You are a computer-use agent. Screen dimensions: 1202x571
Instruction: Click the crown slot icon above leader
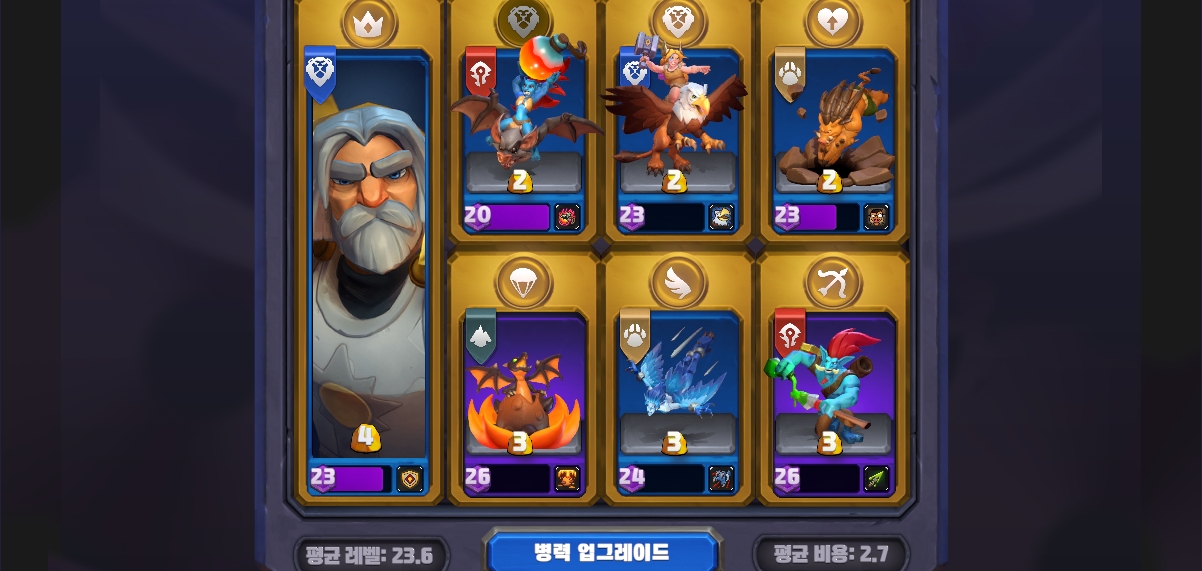pos(369,22)
